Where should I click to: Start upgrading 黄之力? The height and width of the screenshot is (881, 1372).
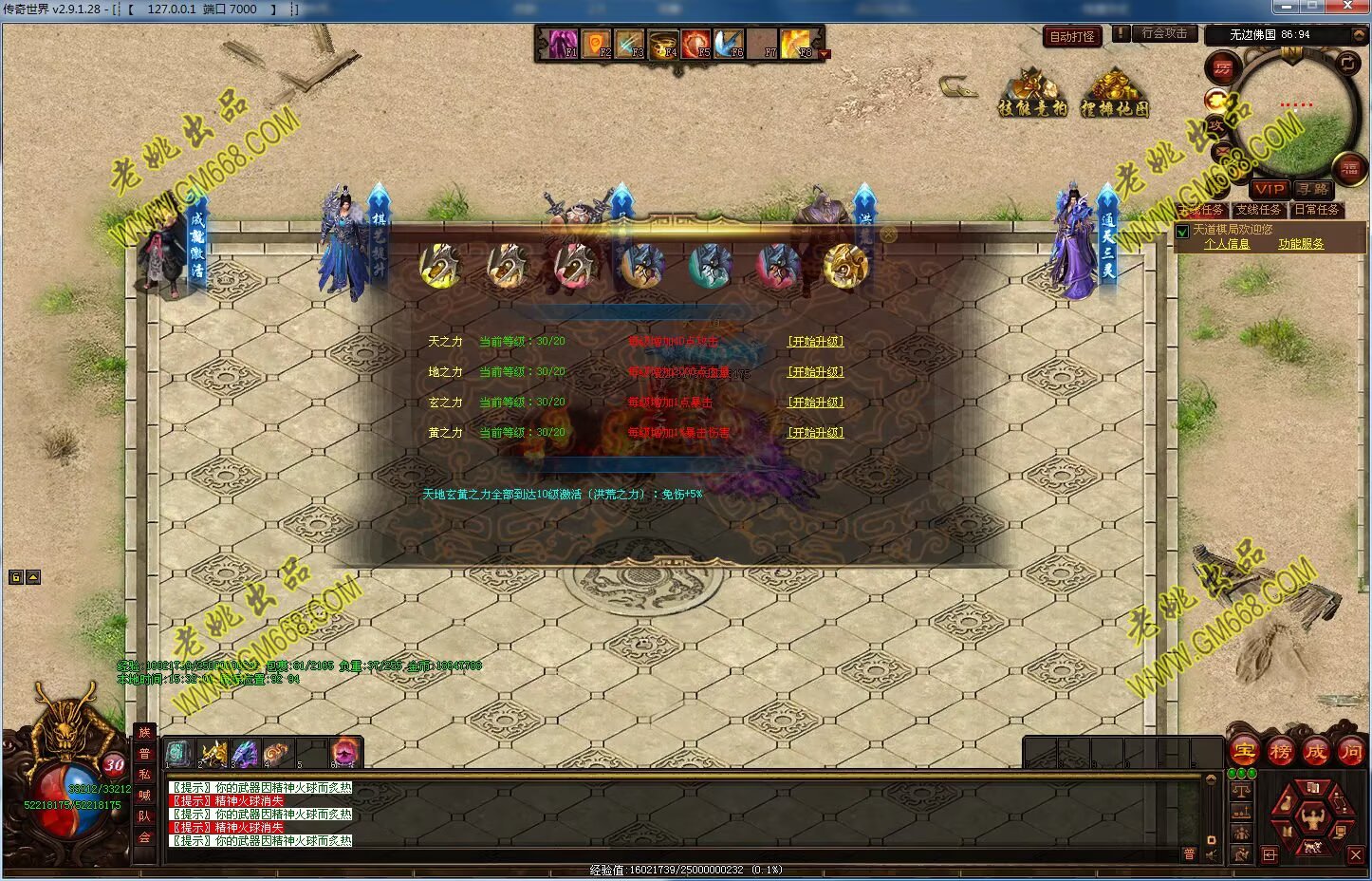[815, 433]
